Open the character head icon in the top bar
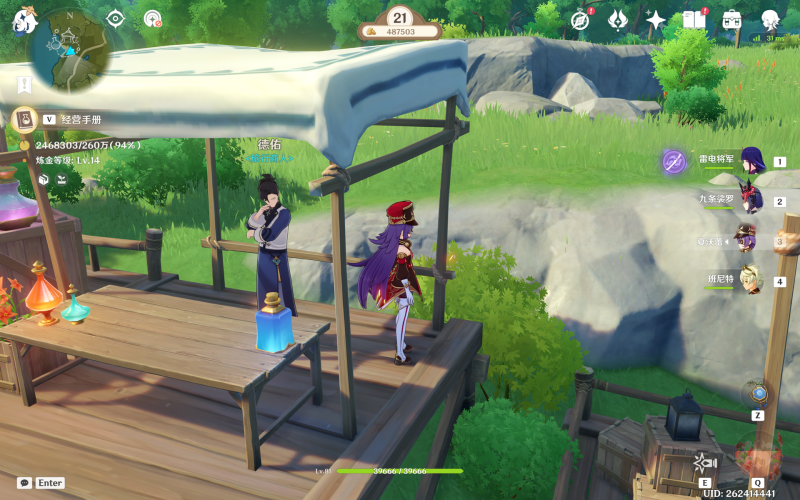The height and width of the screenshot is (500, 800). (x=770, y=19)
